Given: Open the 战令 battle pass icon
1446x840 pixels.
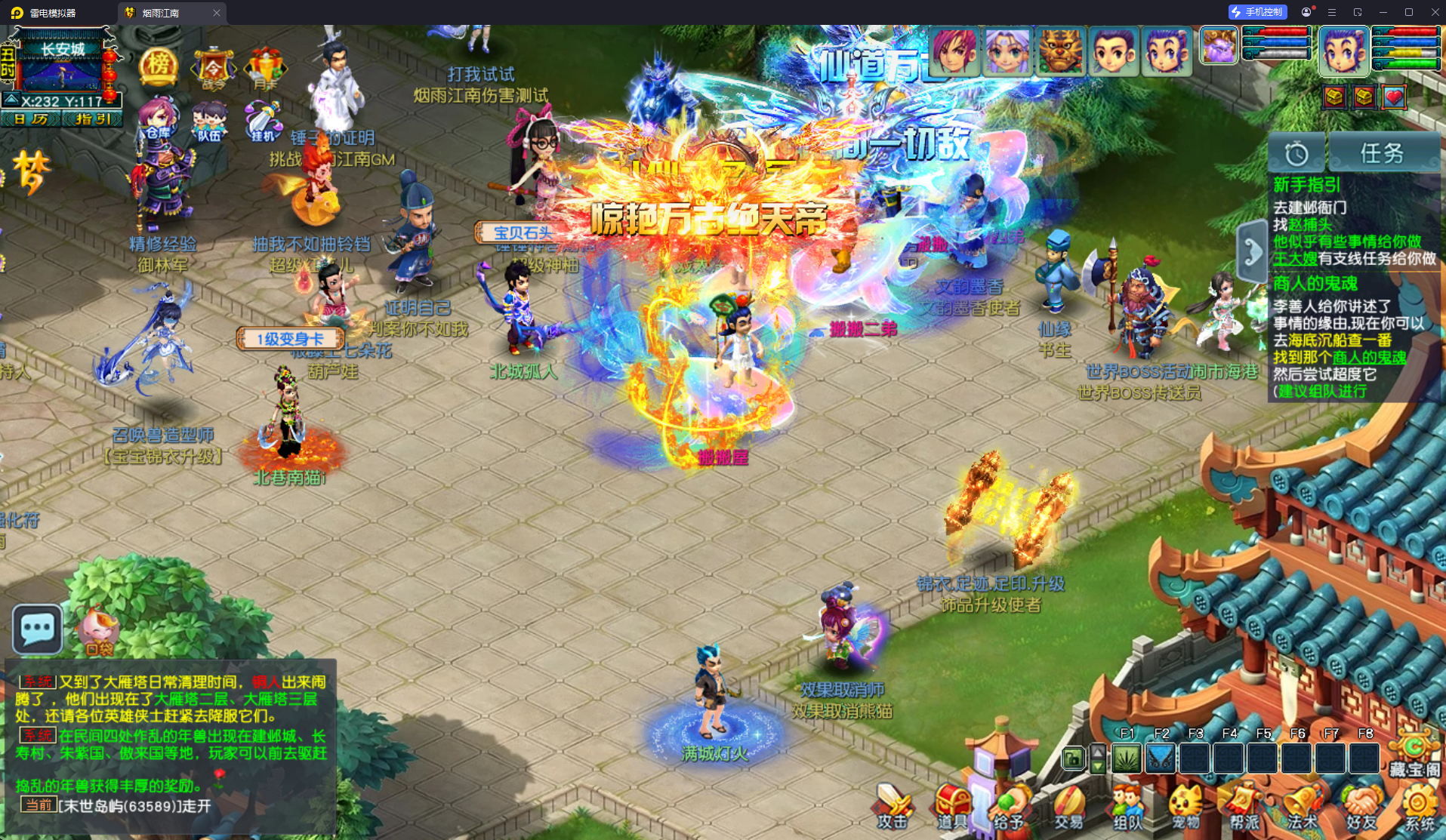Looking at the screenshot, I should 214,66.
